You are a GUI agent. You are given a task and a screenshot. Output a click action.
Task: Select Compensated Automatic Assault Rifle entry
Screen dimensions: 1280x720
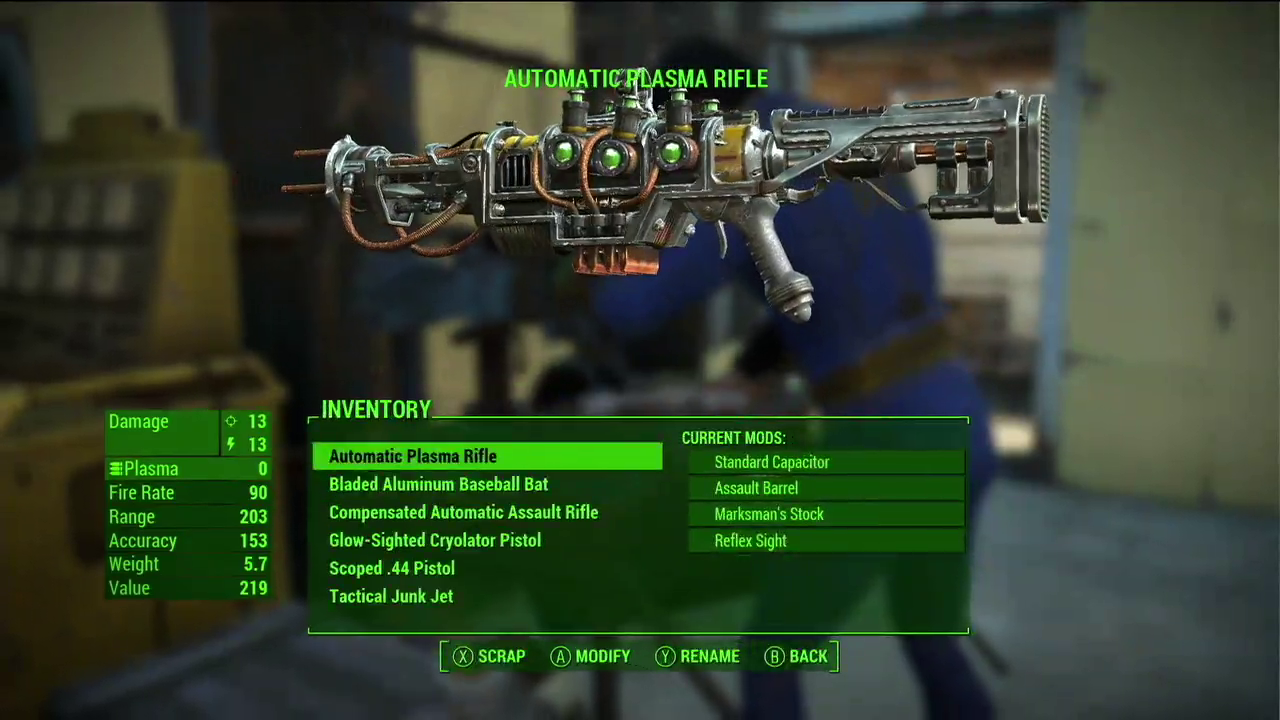point(463,513)
